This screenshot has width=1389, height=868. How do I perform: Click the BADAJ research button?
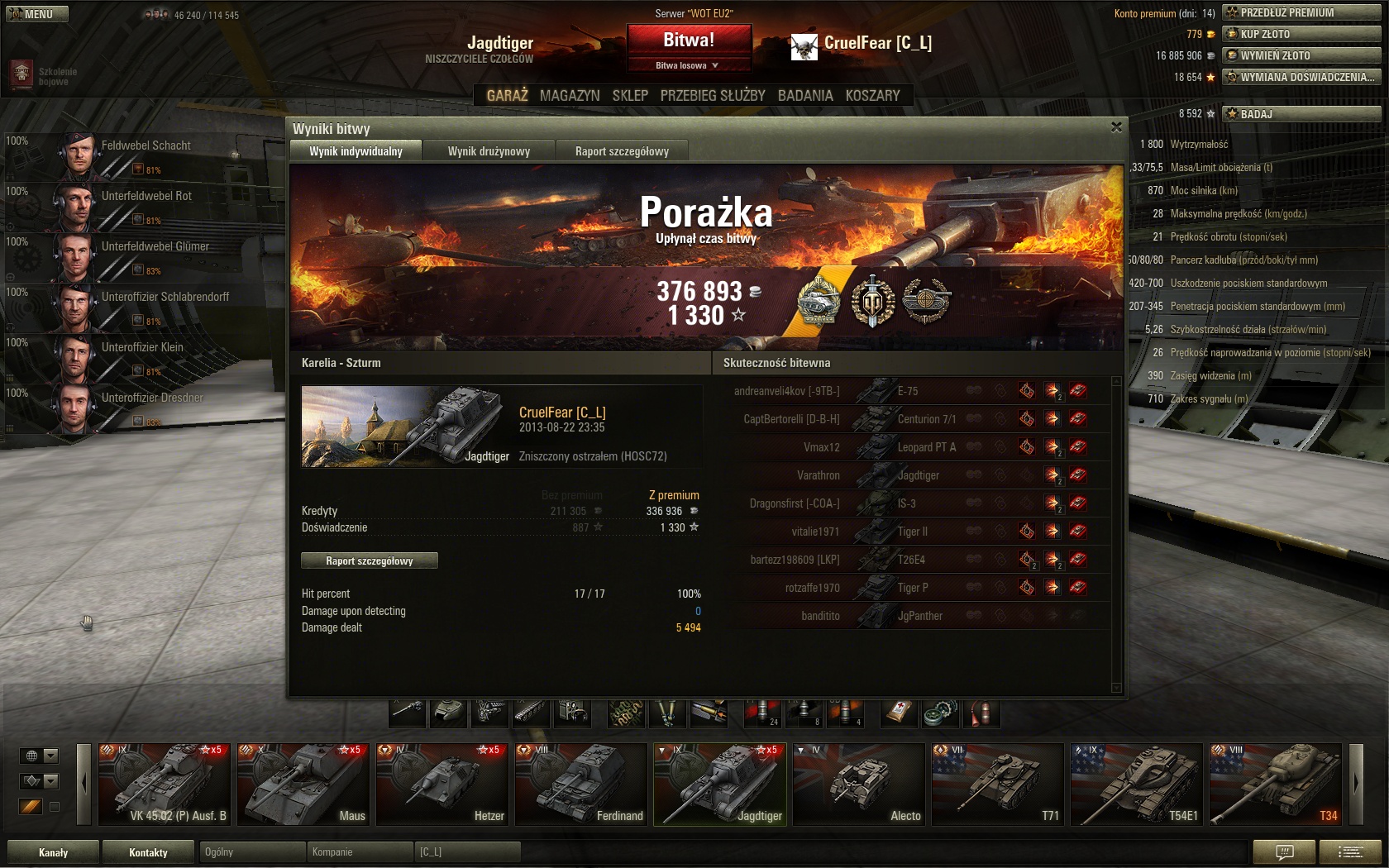pos(1301,114)
